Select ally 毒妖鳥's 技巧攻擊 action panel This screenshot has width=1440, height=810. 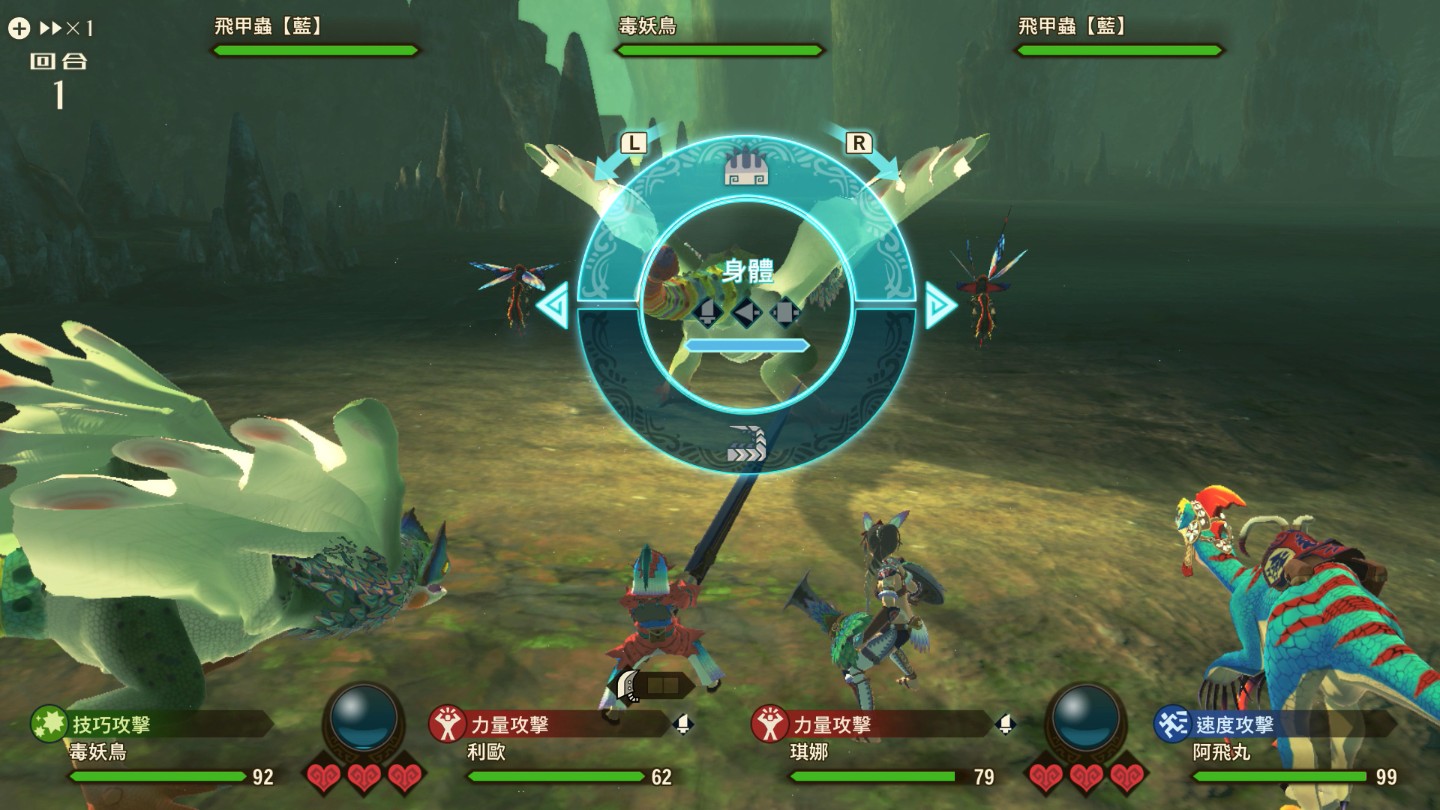click(150, 724)
